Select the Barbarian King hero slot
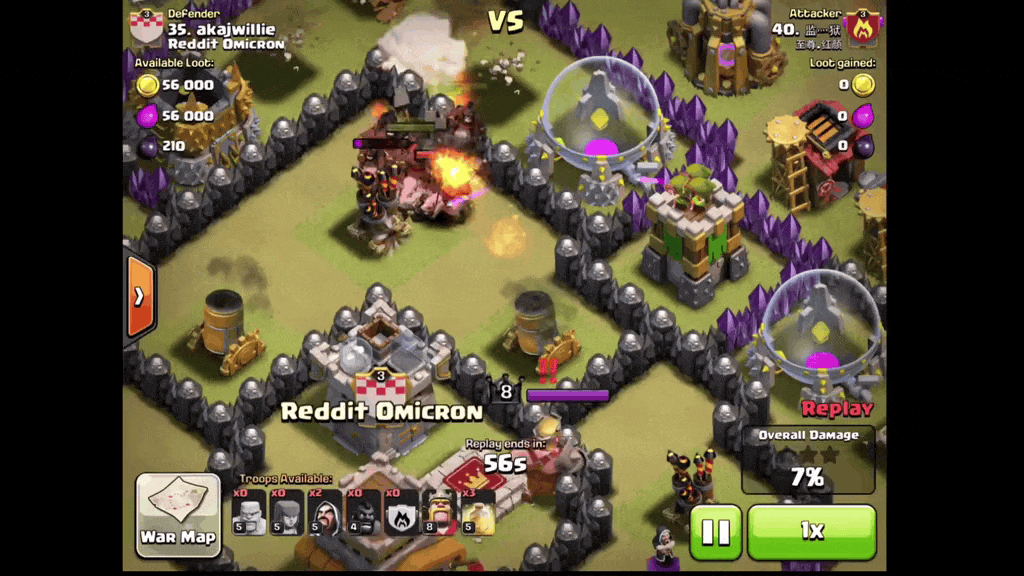The width and height of the screenshot is (1024, 576). tap(440, 512)
